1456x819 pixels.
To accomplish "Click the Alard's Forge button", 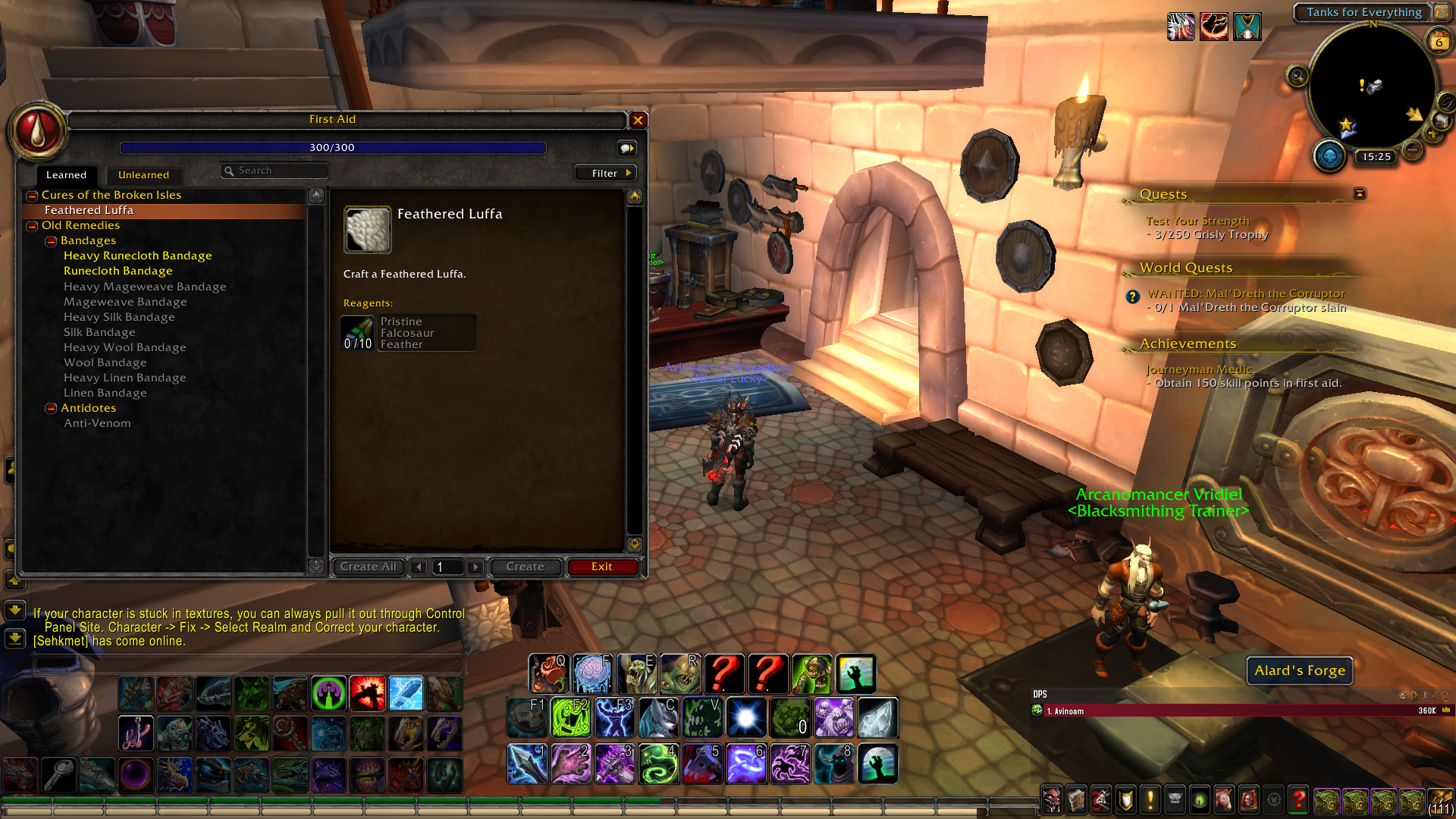I will [x=1299, y=670].
